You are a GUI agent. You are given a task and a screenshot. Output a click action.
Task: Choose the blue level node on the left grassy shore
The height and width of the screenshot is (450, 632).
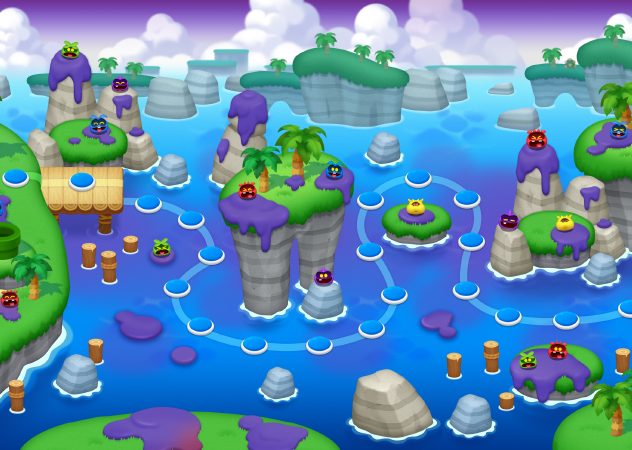click(16, 178)
